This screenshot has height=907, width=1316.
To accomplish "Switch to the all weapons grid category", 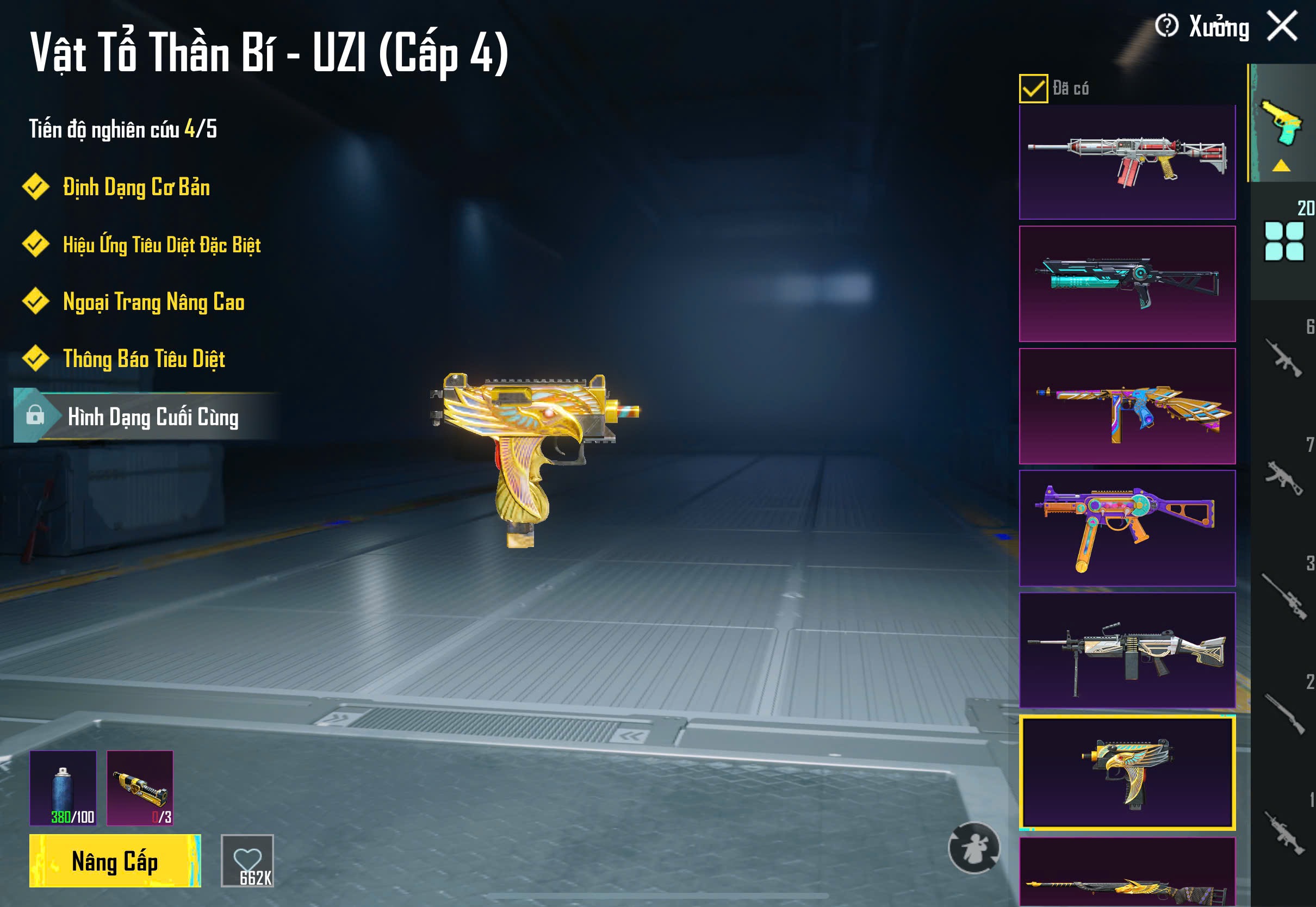I will point(1283,241).
